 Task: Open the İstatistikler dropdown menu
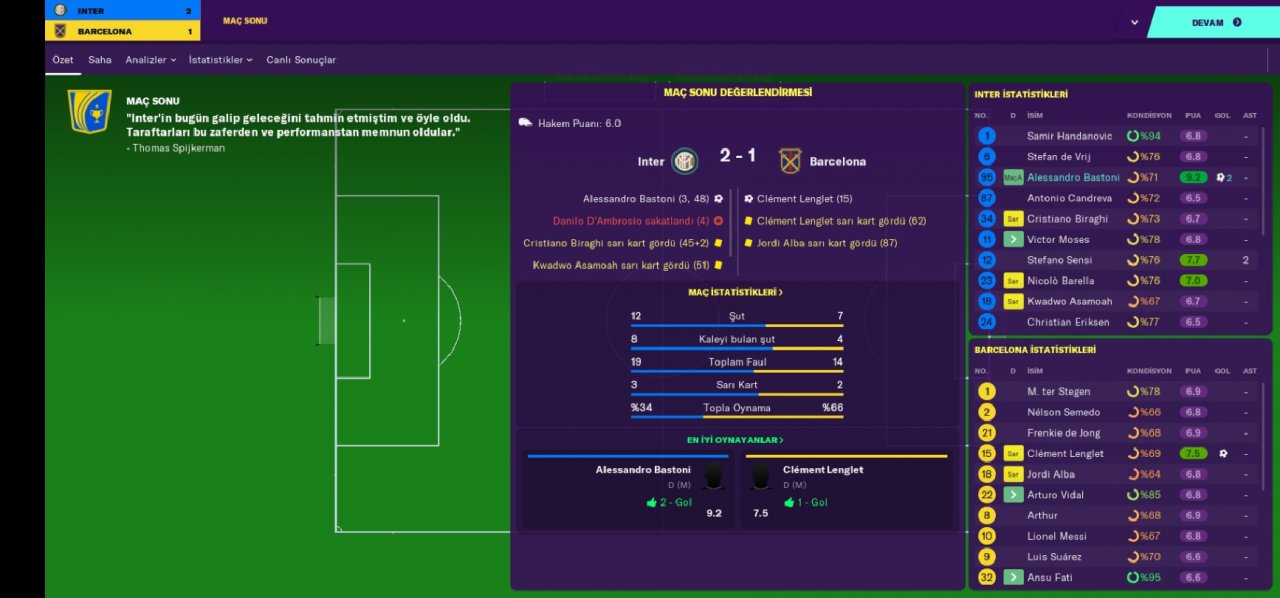(x=221, y=60)
